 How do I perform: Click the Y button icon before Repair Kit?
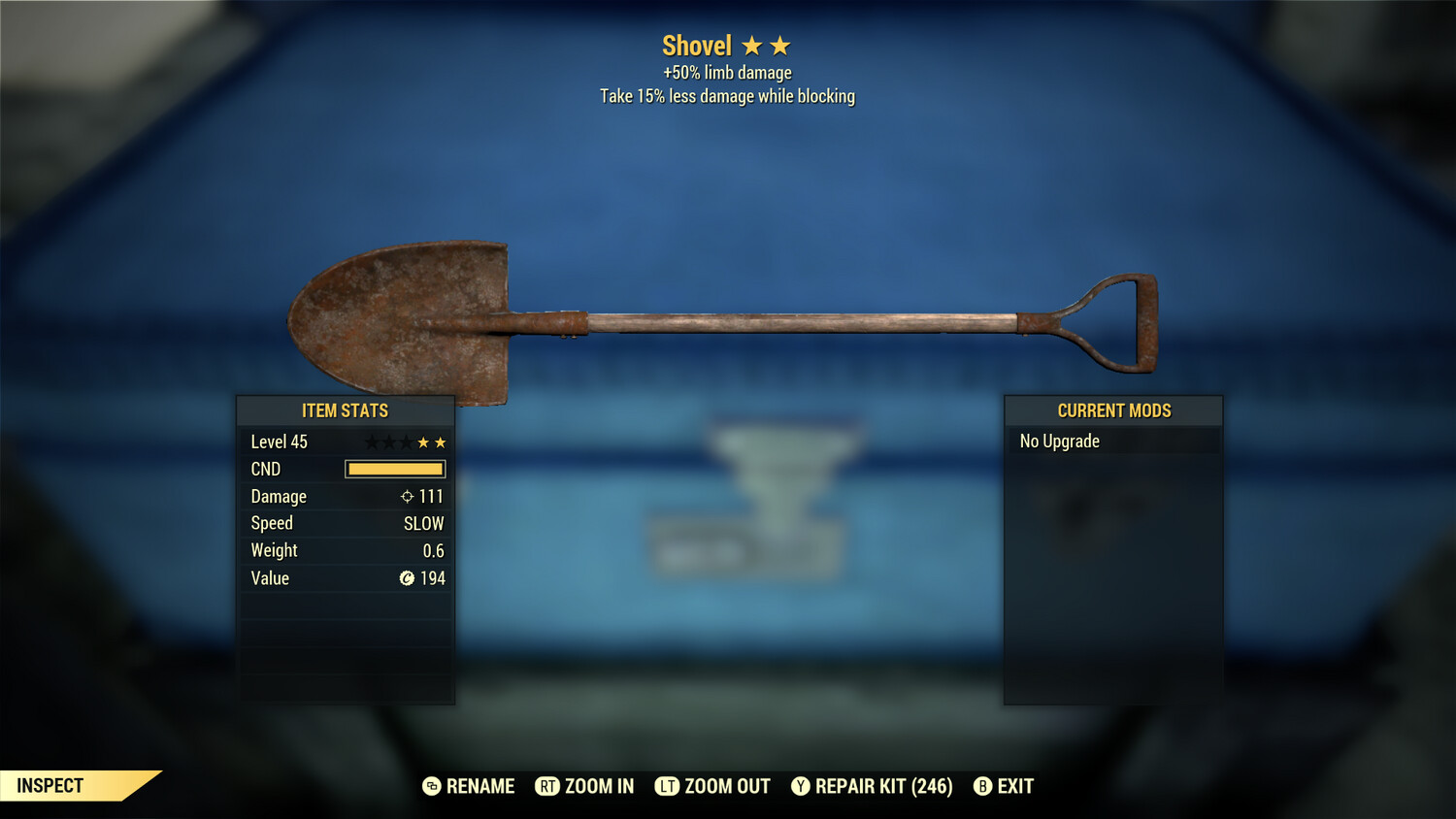[801, 786]
